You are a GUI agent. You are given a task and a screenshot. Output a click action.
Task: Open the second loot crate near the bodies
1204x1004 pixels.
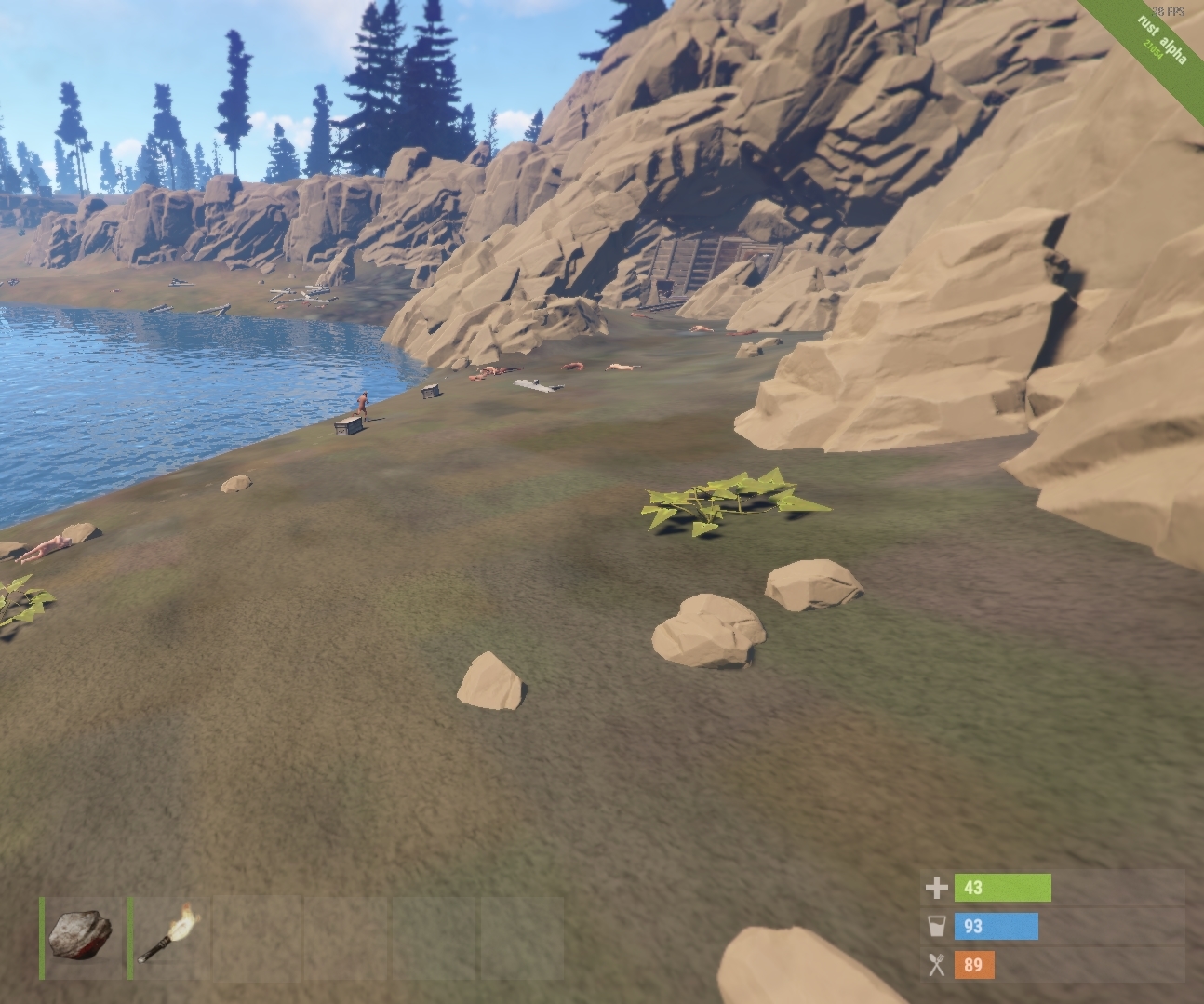click(430, 391)
